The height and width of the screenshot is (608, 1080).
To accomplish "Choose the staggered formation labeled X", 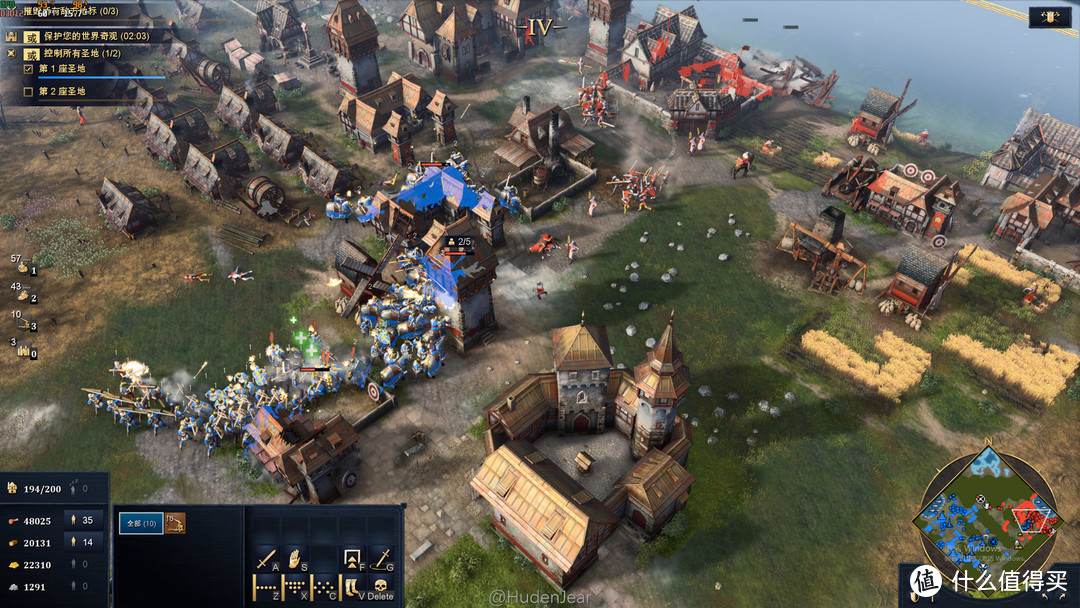I will coord(296,587).
